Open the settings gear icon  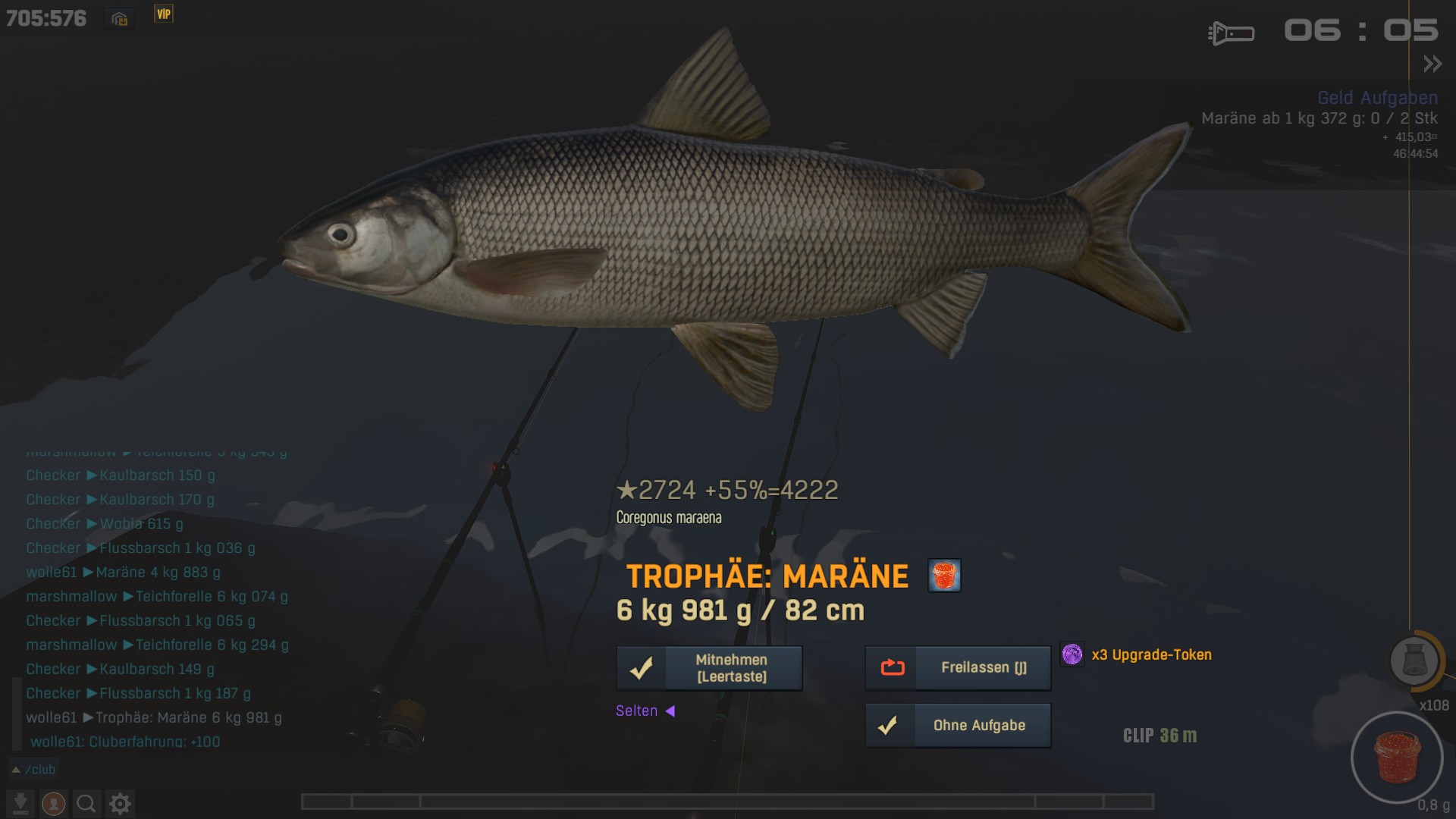(x=120, y=803)
